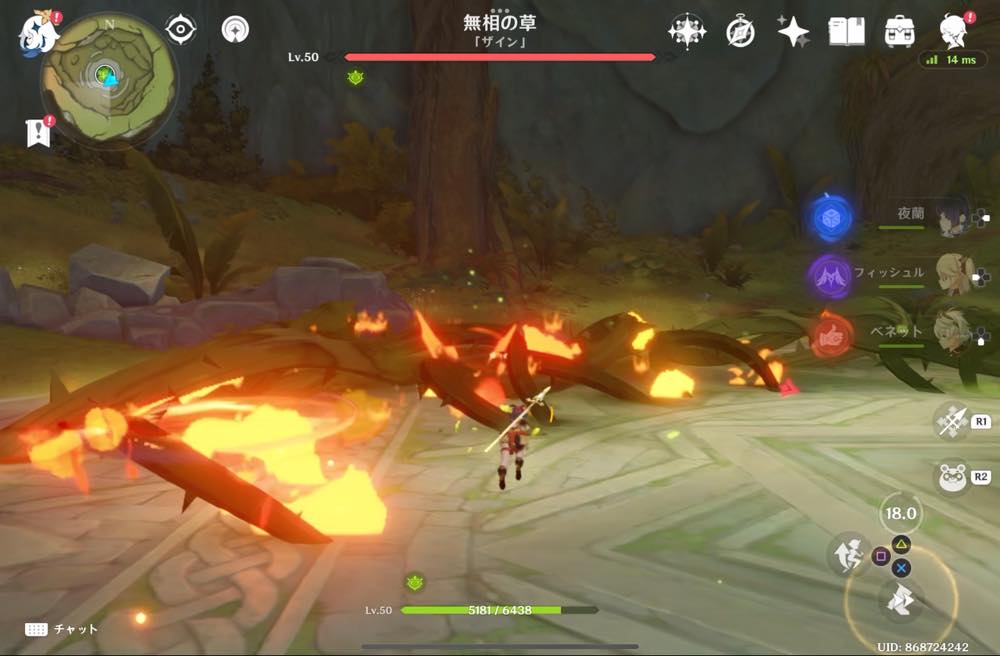Activate the eye-shaped elemental sight icon
The width and height of the screenshot is (1000, 656).
[x=180, y=29]
